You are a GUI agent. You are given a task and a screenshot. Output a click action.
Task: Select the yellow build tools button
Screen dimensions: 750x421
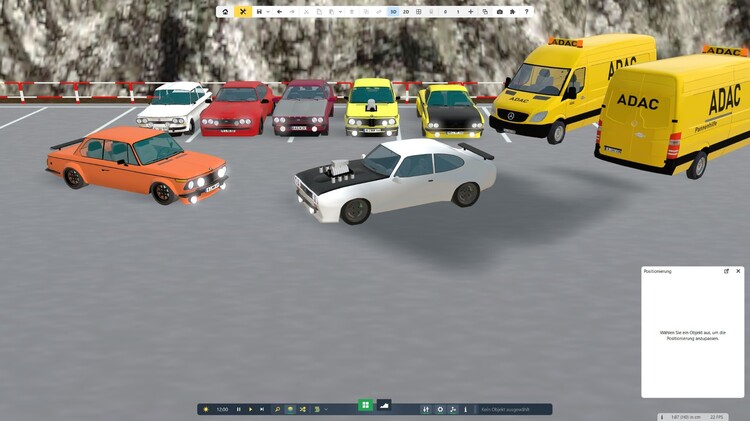pyautogui.click(x=243, y=12)
